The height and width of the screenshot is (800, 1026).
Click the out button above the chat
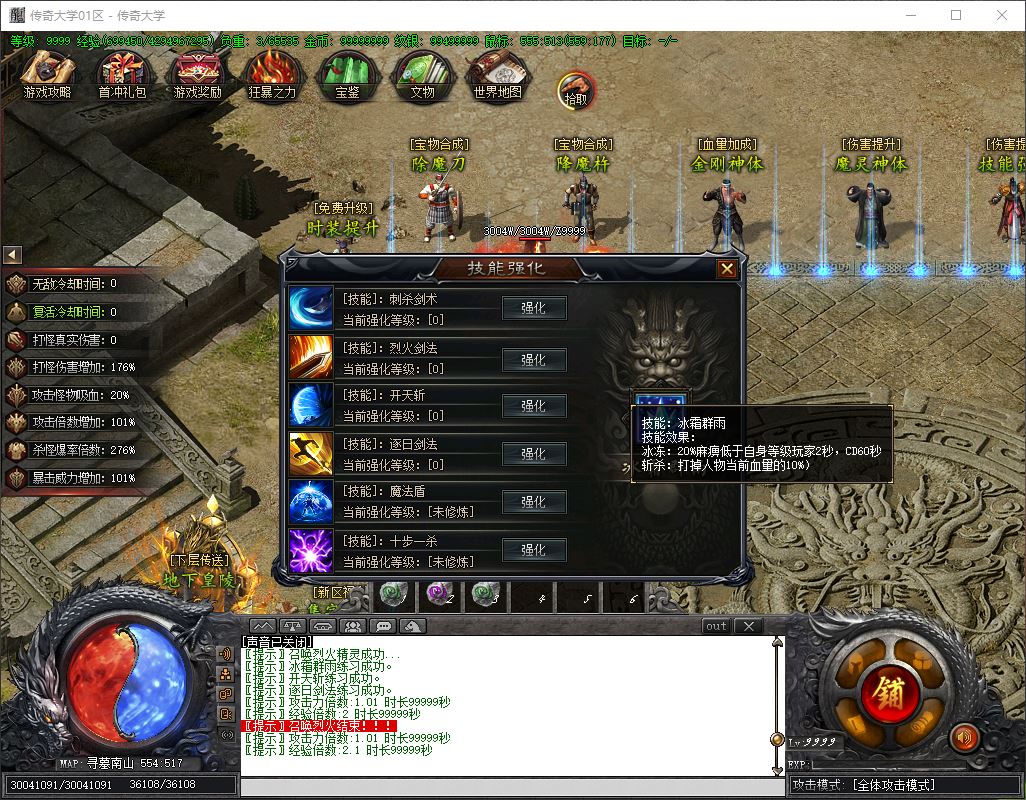(716, 626)
